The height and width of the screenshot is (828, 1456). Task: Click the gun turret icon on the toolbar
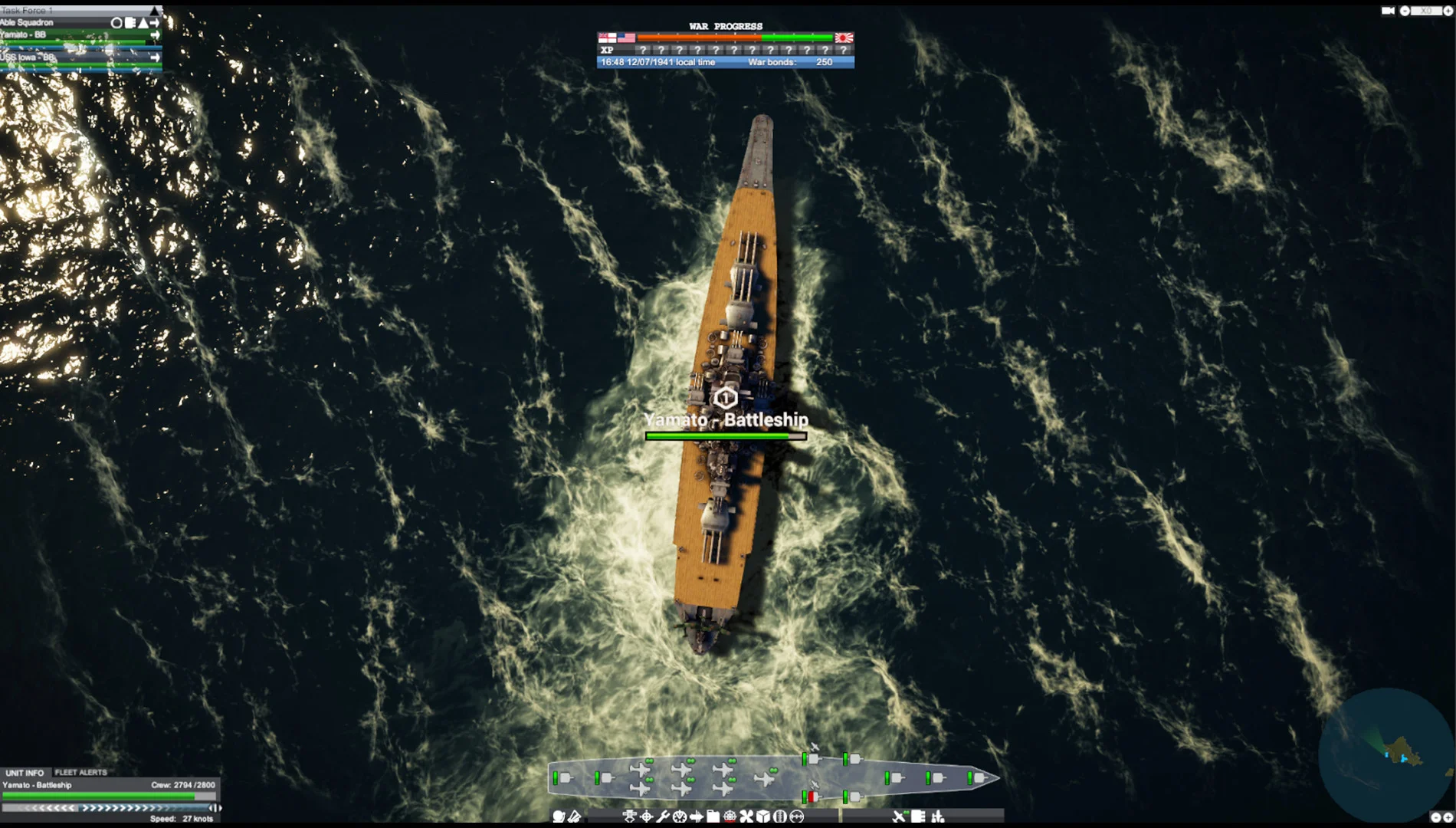tap(629, 817)
